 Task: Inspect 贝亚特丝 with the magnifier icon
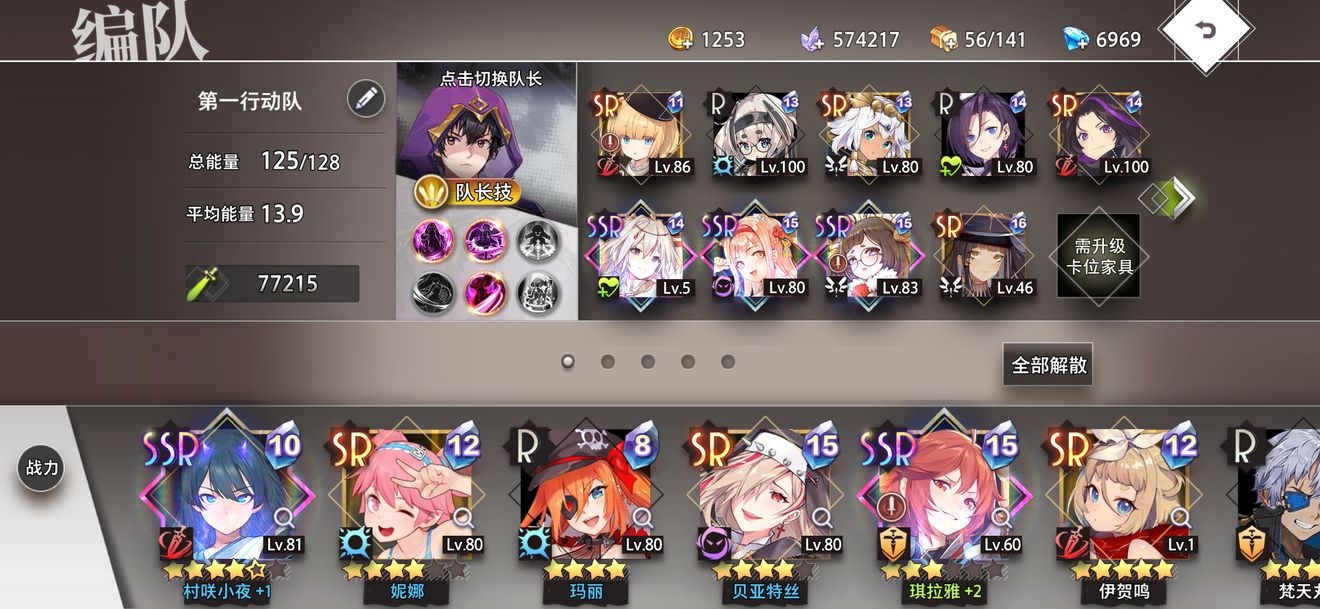click(822, 517)
